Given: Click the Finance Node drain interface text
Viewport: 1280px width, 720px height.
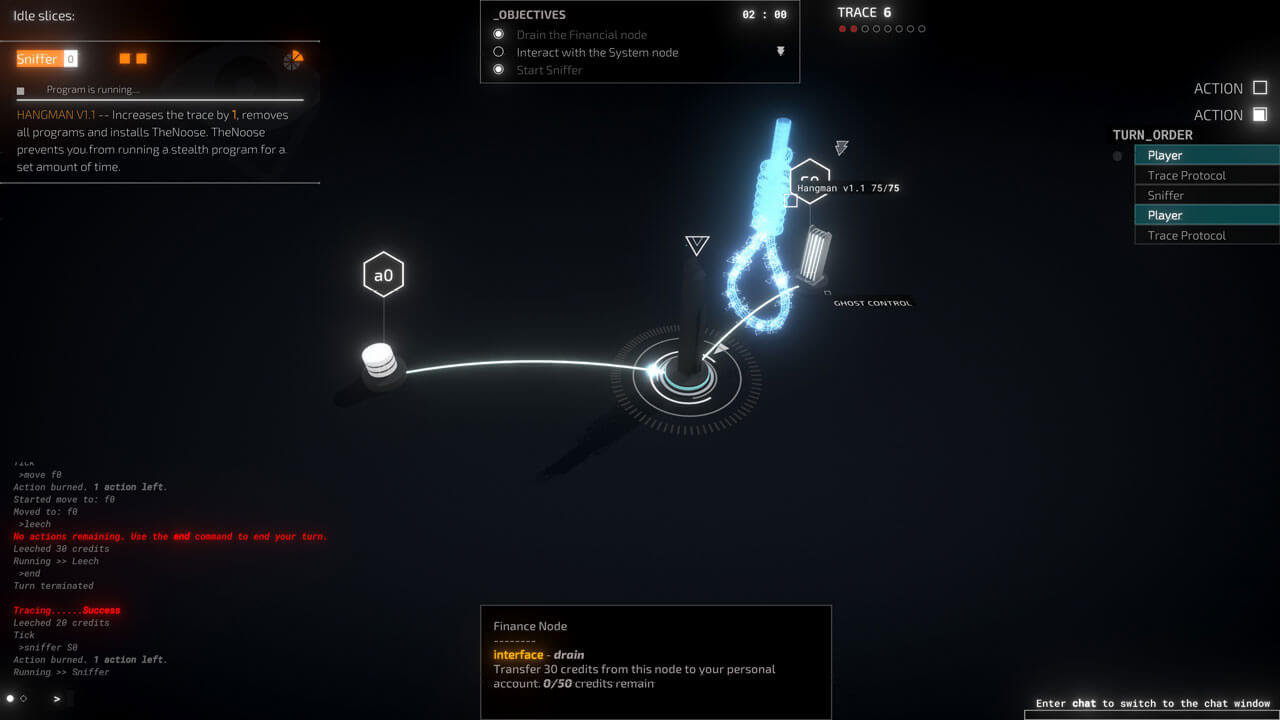Looking at the screenshot, I should (x=539, y=655).
